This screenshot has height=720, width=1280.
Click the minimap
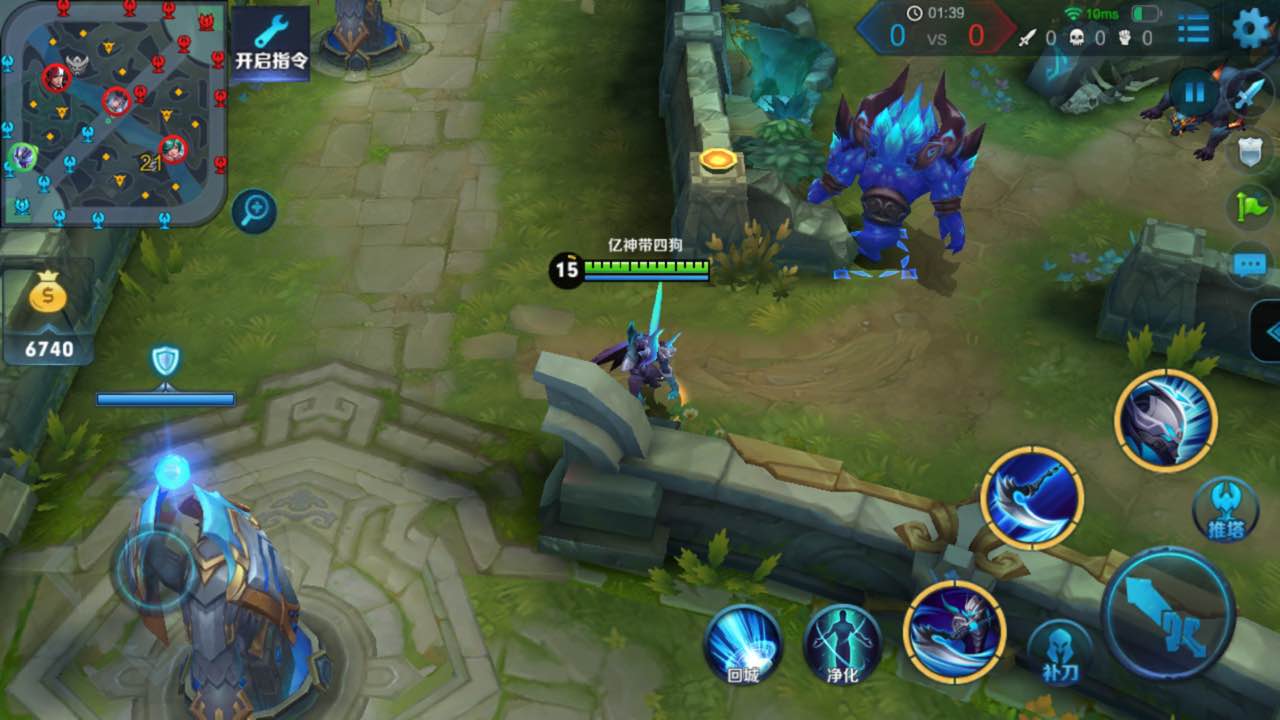coord(113,112)
